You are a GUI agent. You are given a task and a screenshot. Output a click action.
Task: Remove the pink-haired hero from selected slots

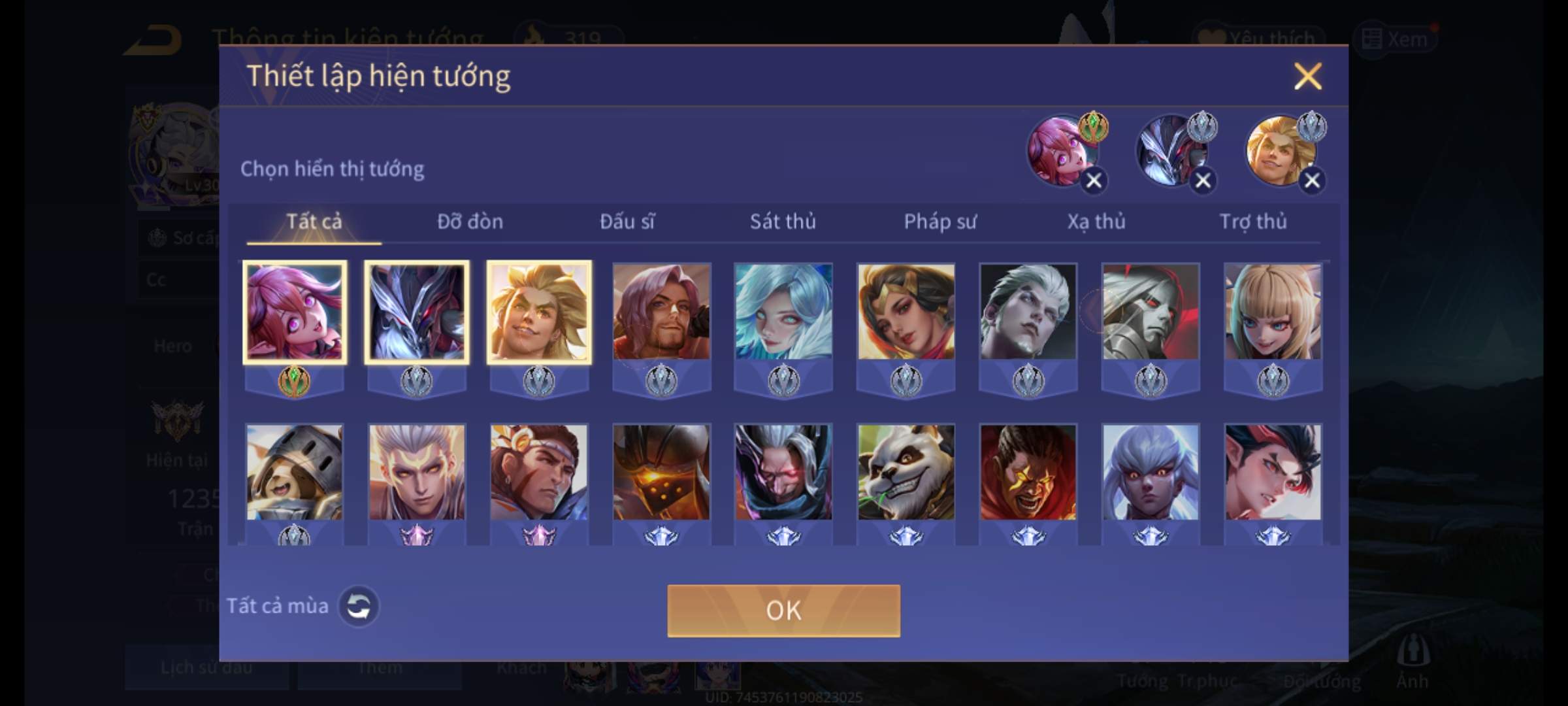(x=1094, y=180)
